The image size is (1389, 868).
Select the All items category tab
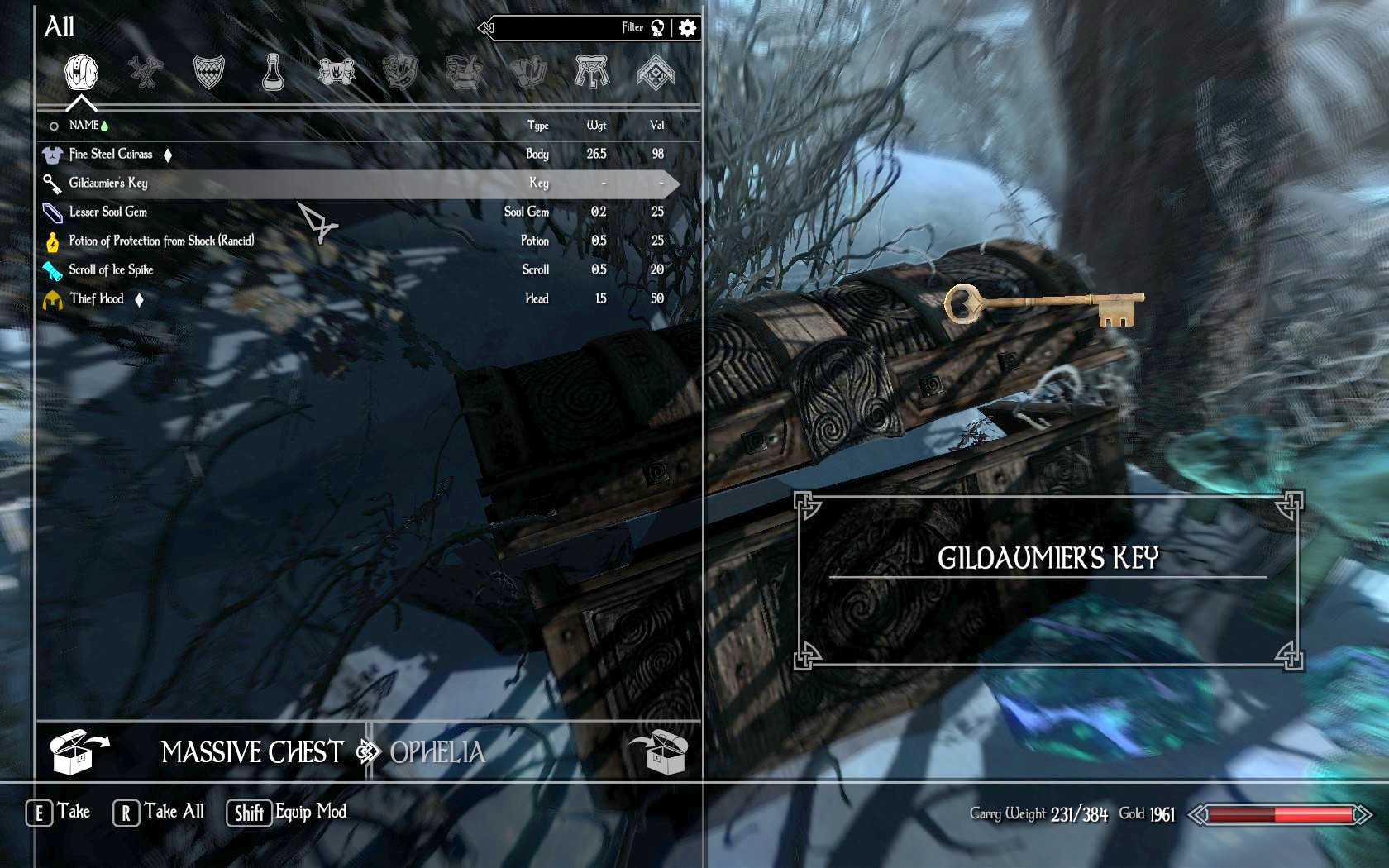[x=81, y=72]
